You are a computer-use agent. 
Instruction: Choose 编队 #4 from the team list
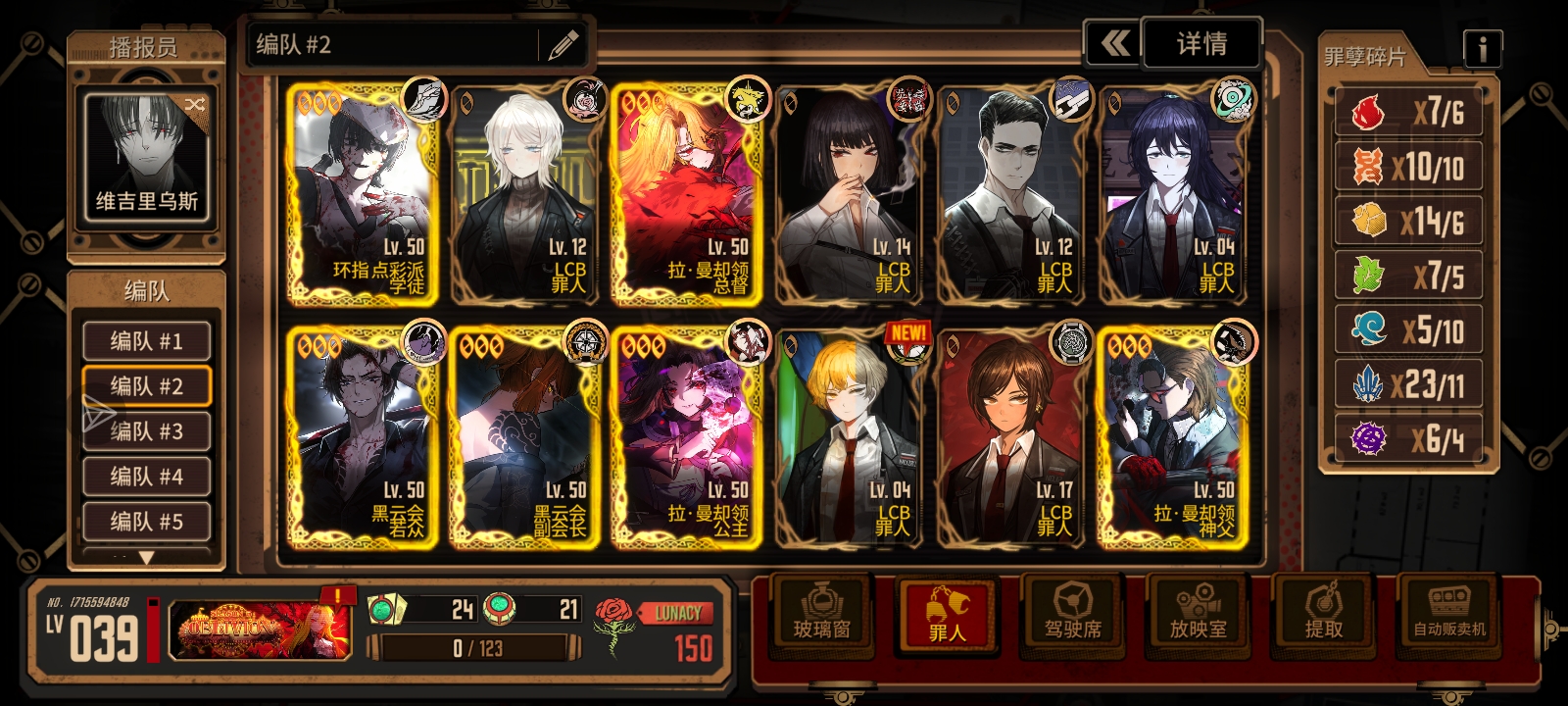(x=146, y=477)
